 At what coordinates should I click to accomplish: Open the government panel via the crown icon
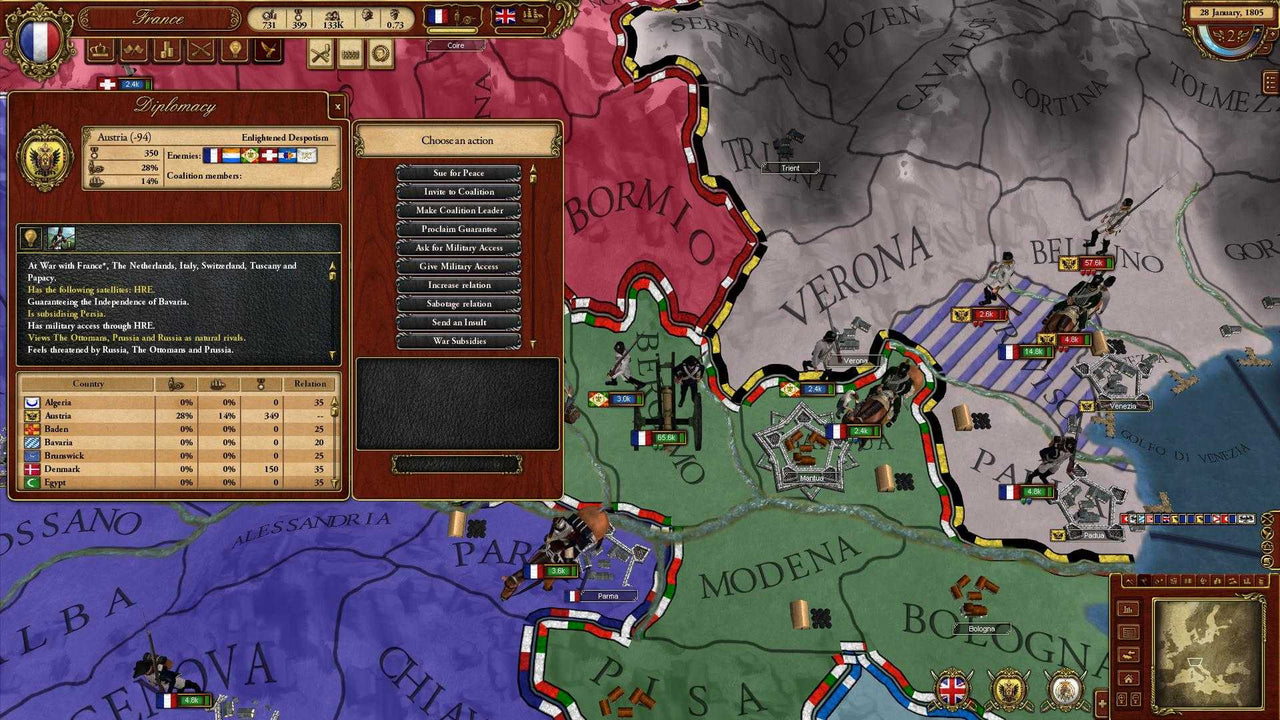pos(100,47)
